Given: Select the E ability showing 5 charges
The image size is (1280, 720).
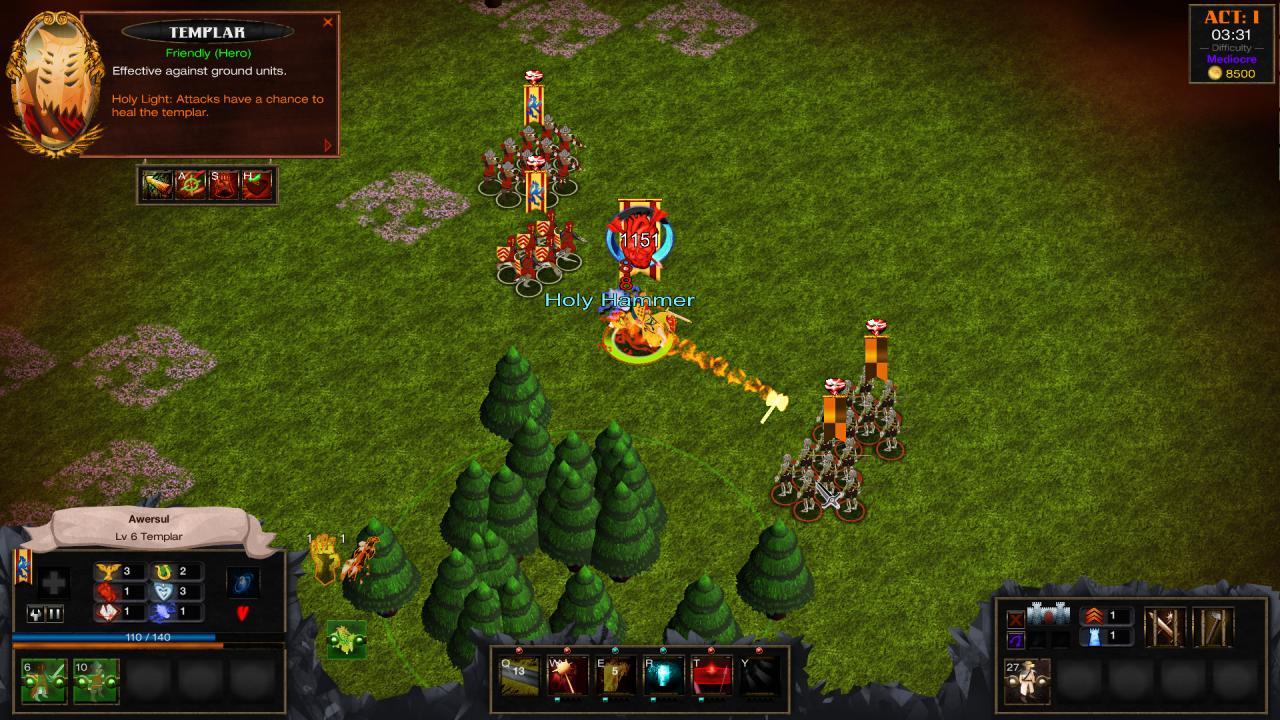Looking at the screenshot, I should [x=614, y=676].
